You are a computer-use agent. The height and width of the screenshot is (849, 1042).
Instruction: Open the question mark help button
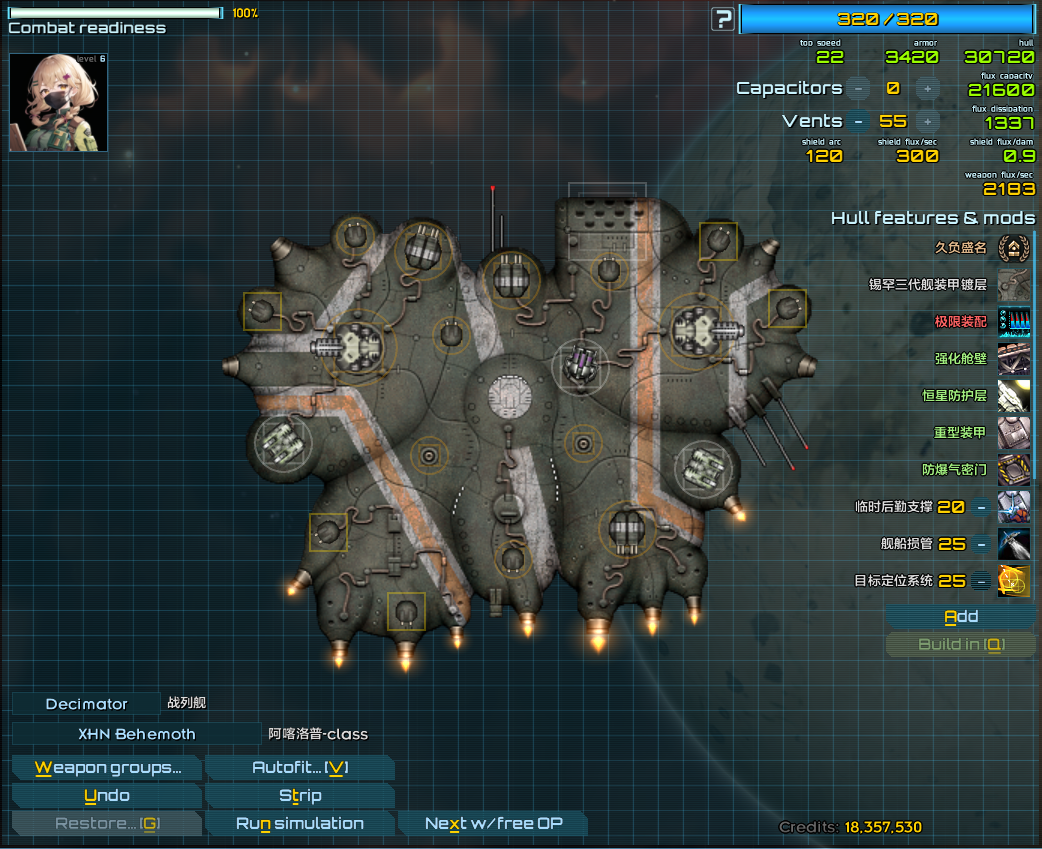click(722, 19)
